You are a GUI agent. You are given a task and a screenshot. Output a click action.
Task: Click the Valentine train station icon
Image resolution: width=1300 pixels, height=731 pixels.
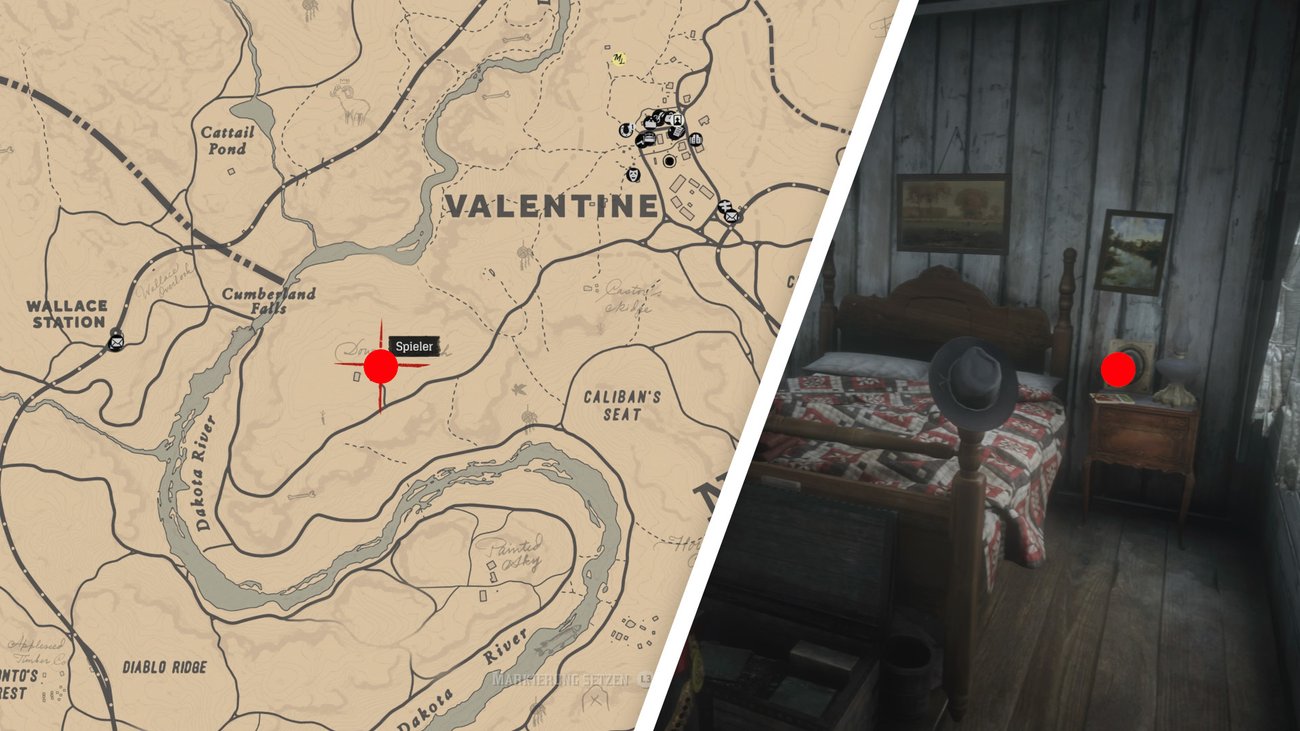pyautogui.click(x=726, y=206)
